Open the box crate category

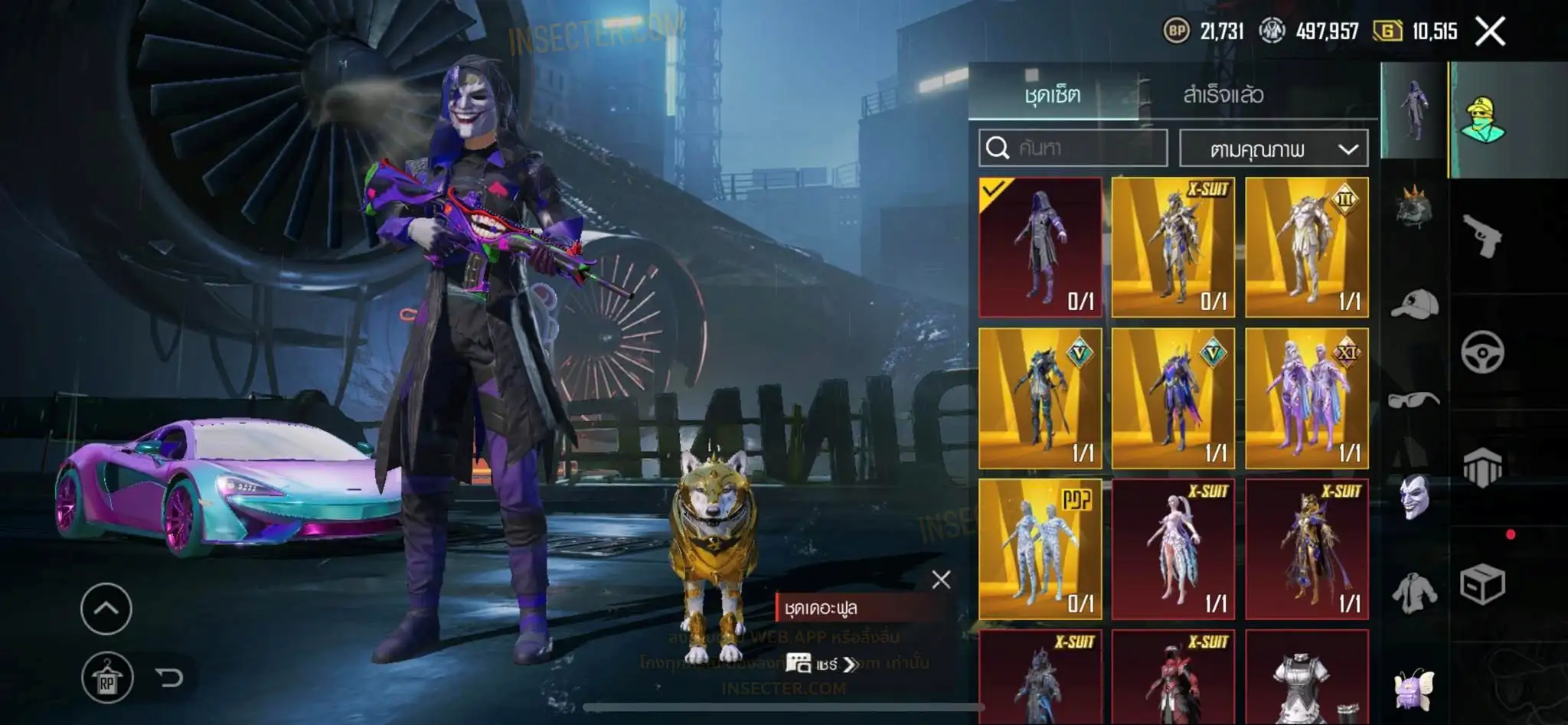pyautogui.click(x=1482, y=585)
